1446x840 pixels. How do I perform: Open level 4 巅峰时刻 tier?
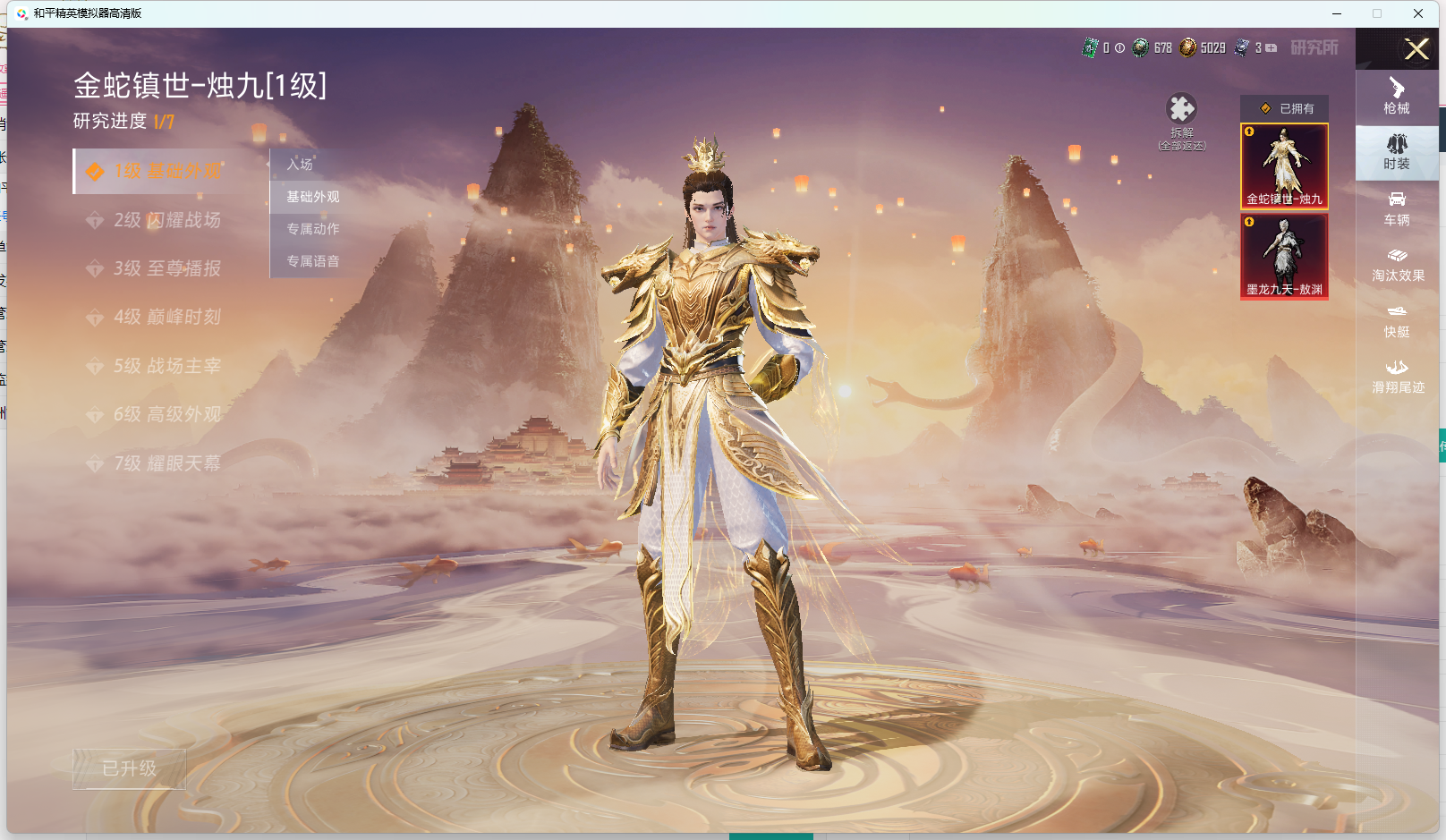coord(159,317)
